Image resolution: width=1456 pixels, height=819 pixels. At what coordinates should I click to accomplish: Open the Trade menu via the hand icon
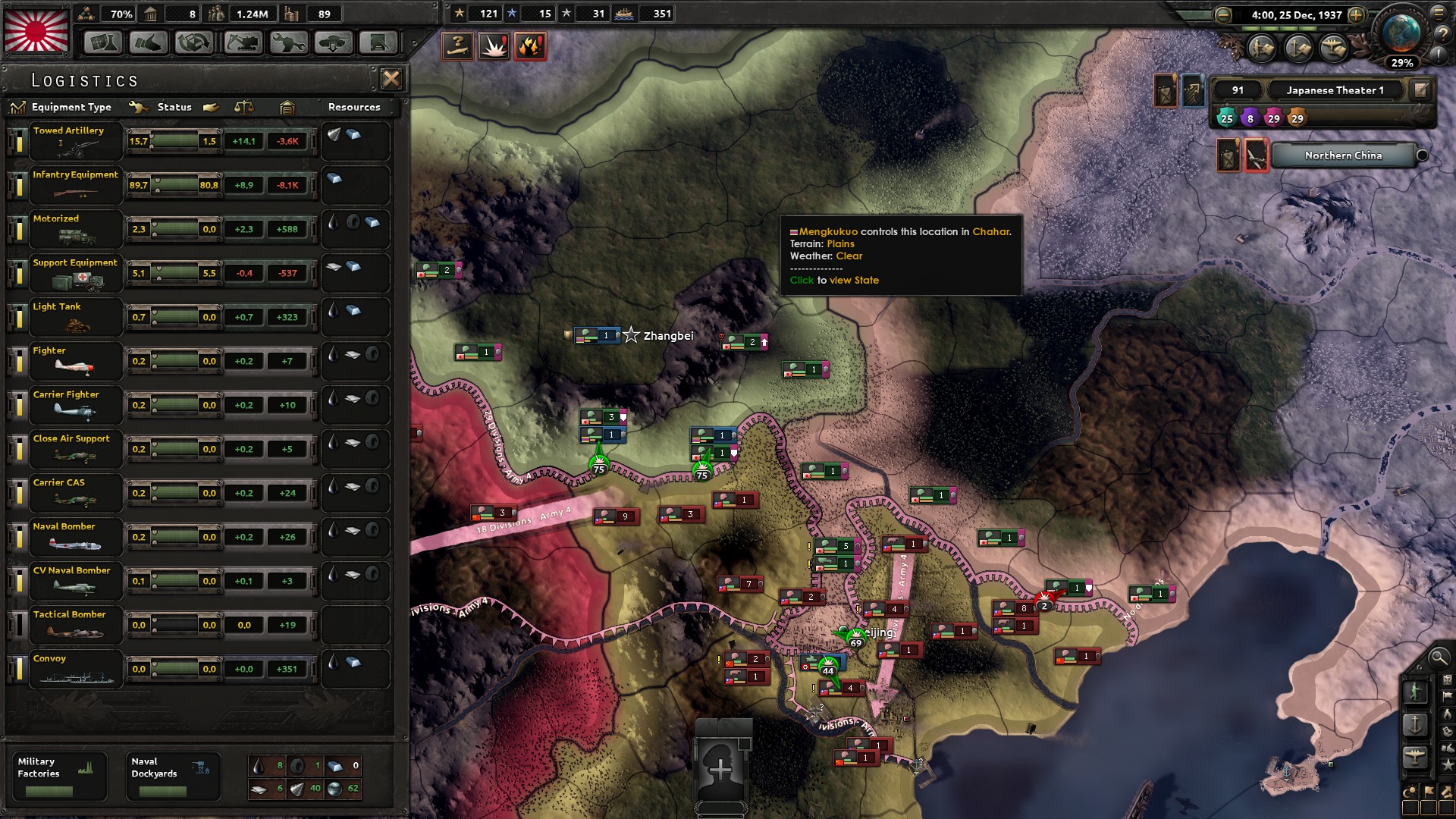(149, 43)
